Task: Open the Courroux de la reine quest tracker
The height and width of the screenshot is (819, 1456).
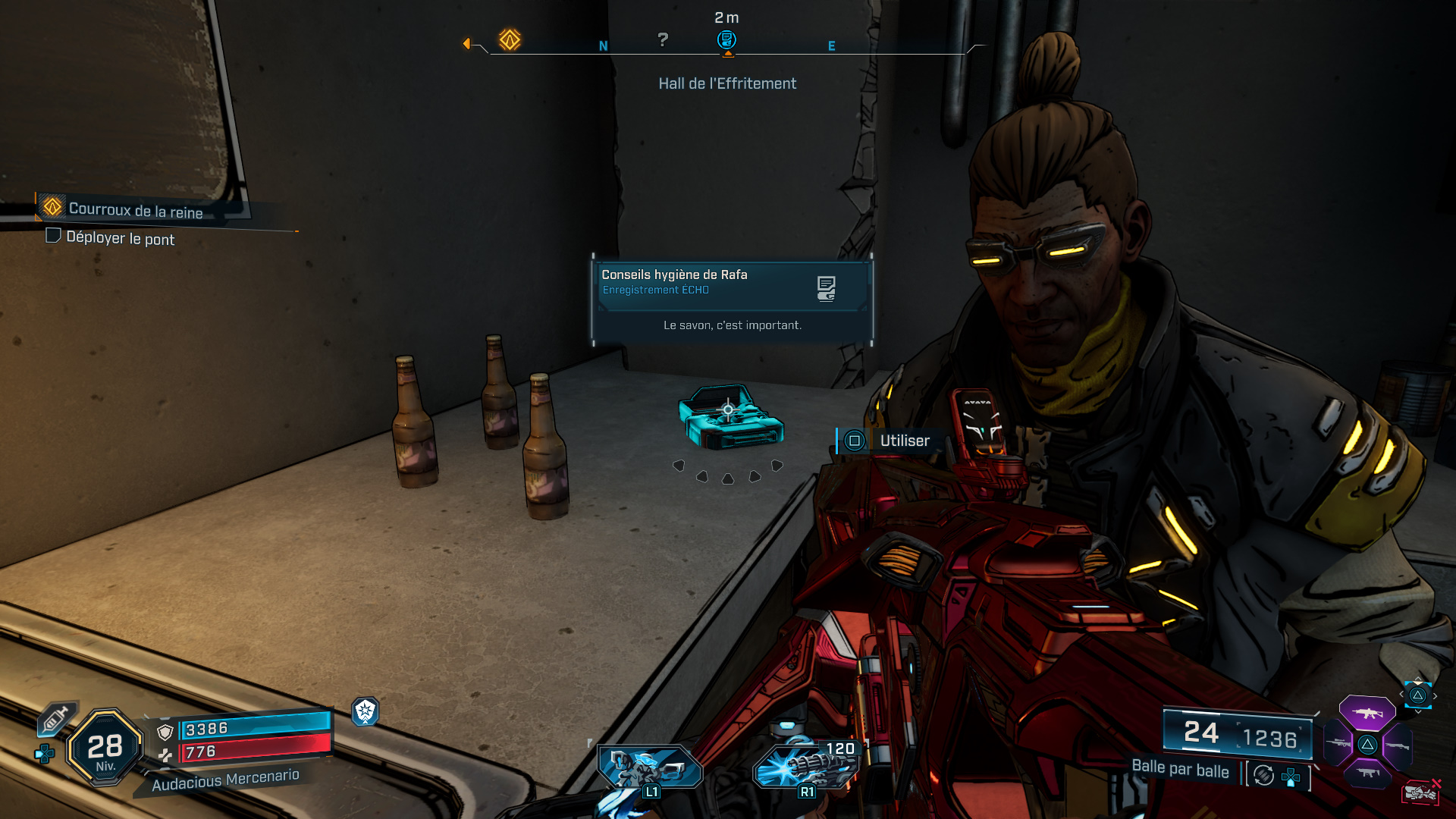Action: [x=135, y=209]
